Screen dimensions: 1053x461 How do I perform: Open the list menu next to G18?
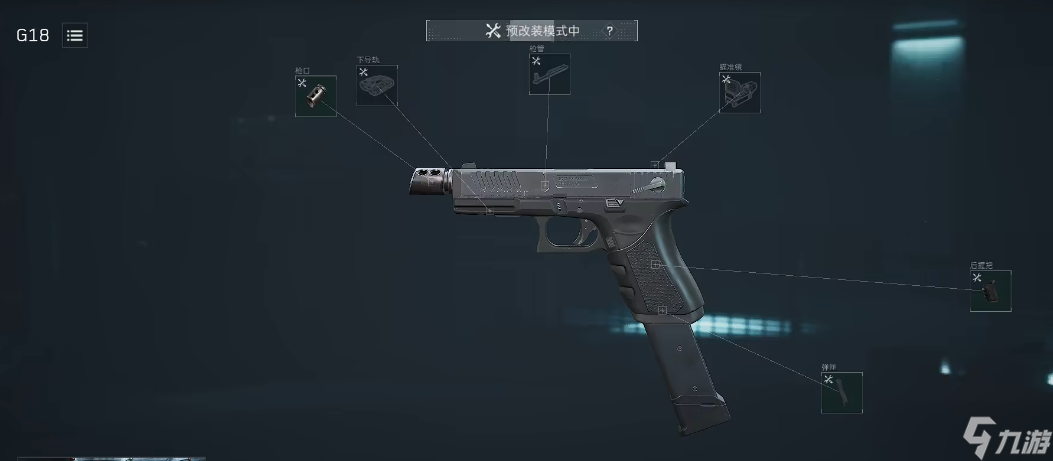pos(75,35)
